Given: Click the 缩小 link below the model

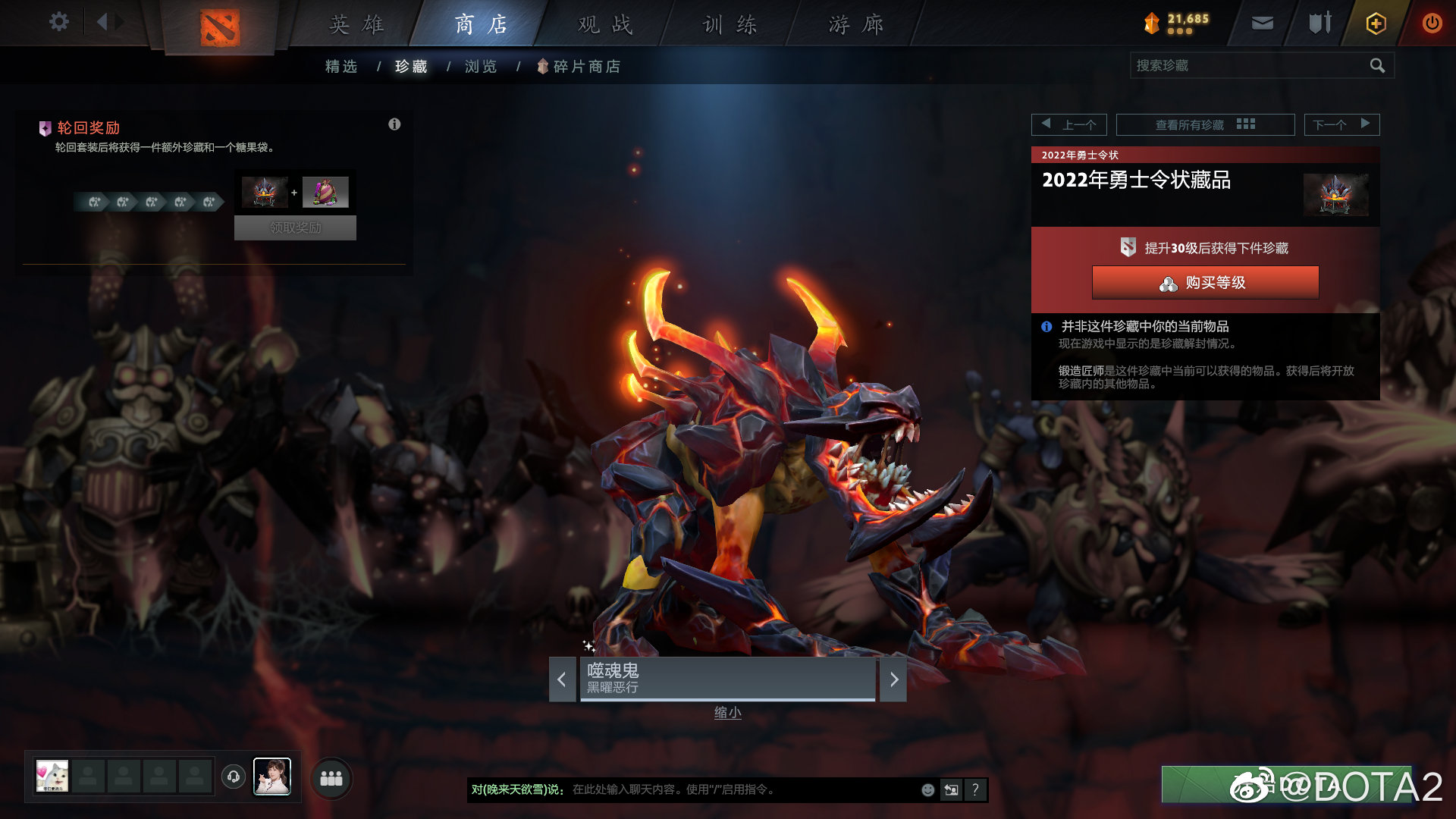Looking at the screenshot, I should tap(727, 712).
